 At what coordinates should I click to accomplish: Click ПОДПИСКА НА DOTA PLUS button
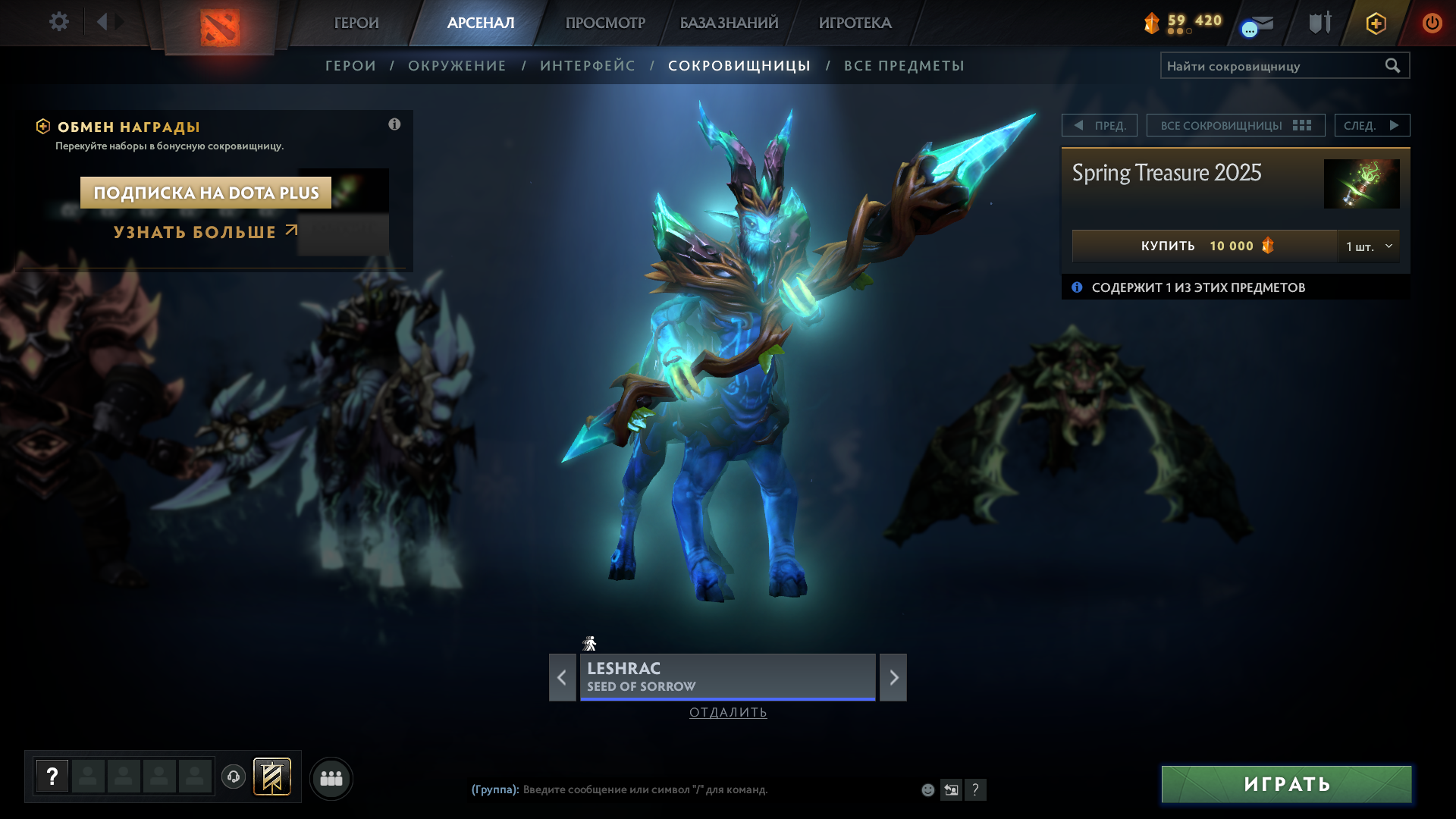[206, 193]
